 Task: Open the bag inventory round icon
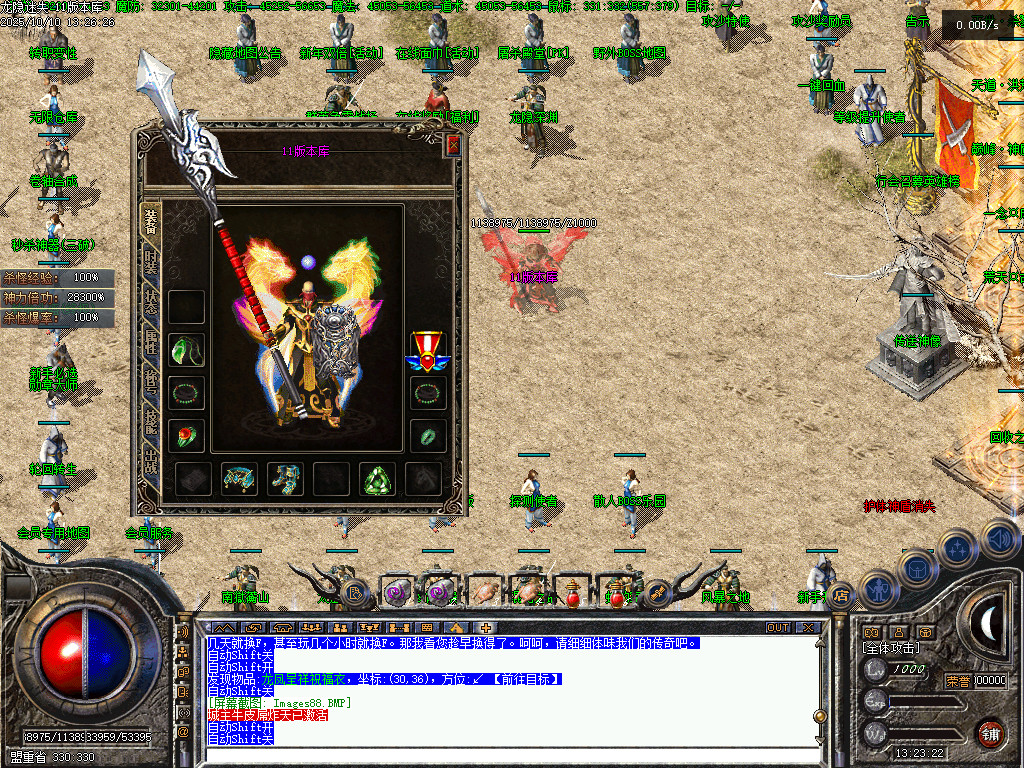pyautogui.click(x=915, y=568)
